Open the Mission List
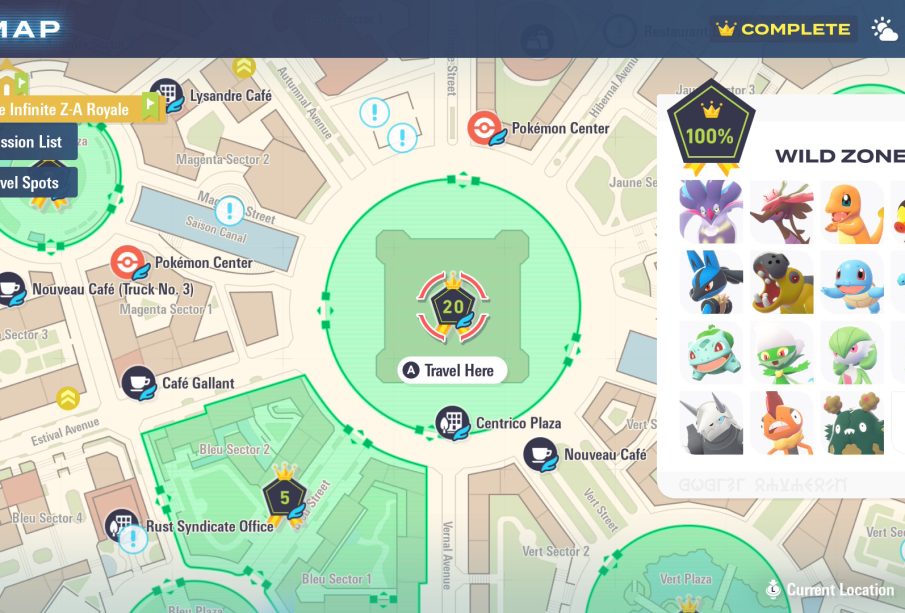905x613 pixels. click(34, 142)
